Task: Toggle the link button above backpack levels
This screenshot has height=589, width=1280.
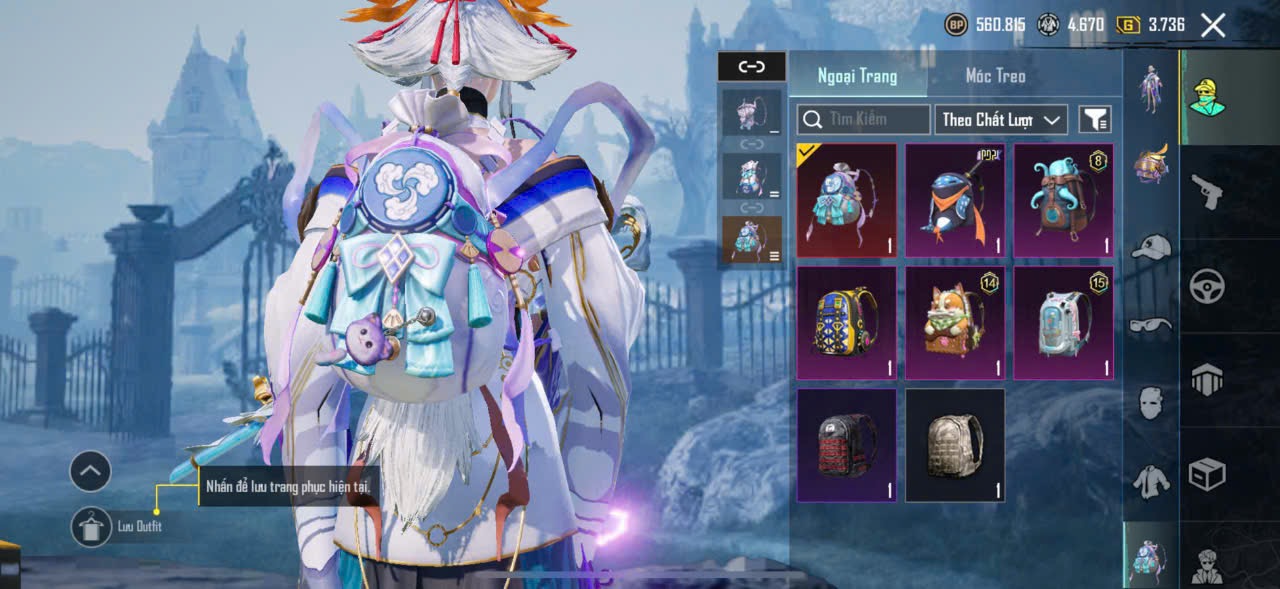Action: (751, 67)
